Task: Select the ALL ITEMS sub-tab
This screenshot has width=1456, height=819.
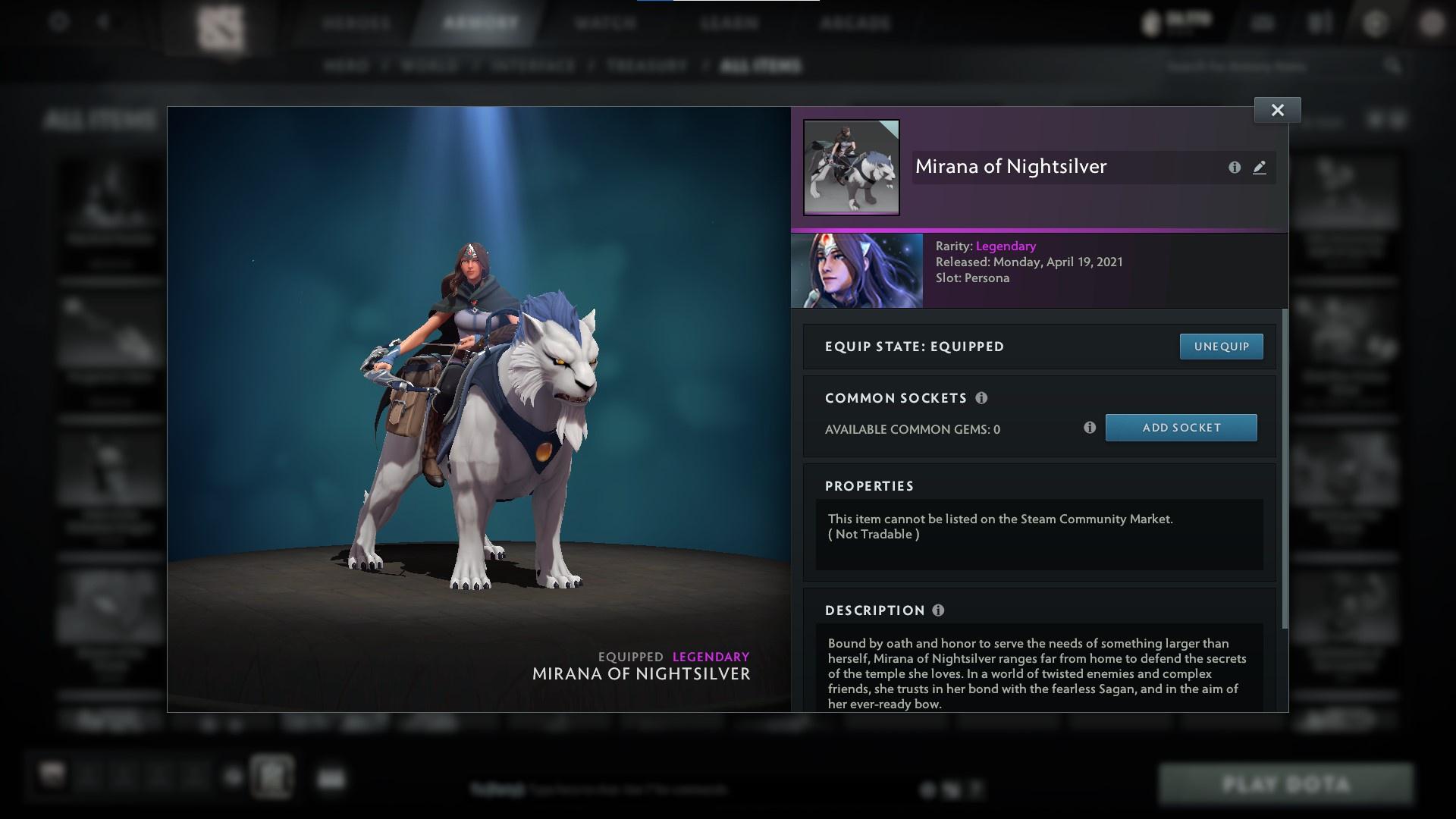Action: (761, 65)
